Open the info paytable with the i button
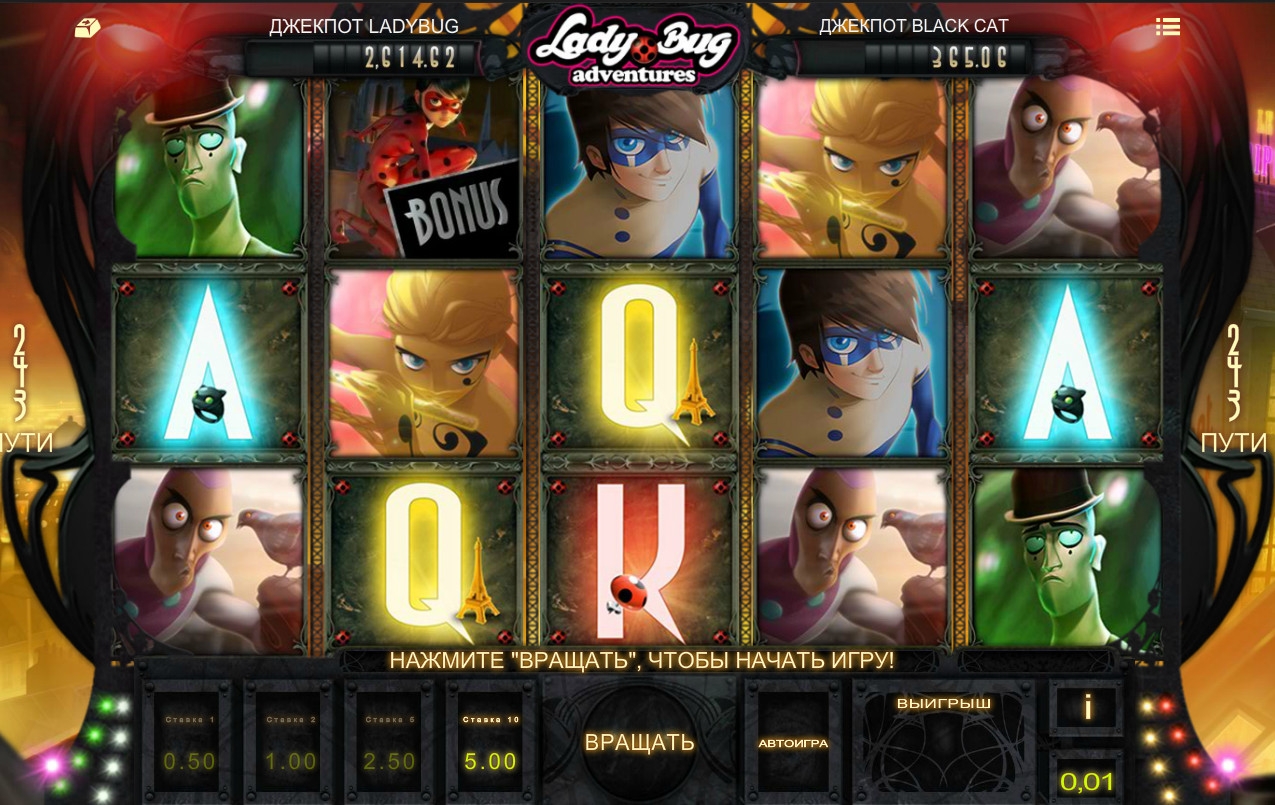1275x805 pixels. [1087, 708]
